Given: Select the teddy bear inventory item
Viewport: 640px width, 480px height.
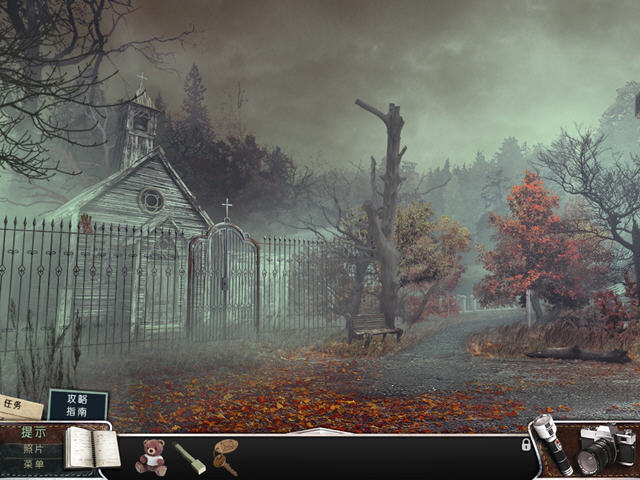Looking at the screenshot, I should pyautogui.click(x=151, y=455).
